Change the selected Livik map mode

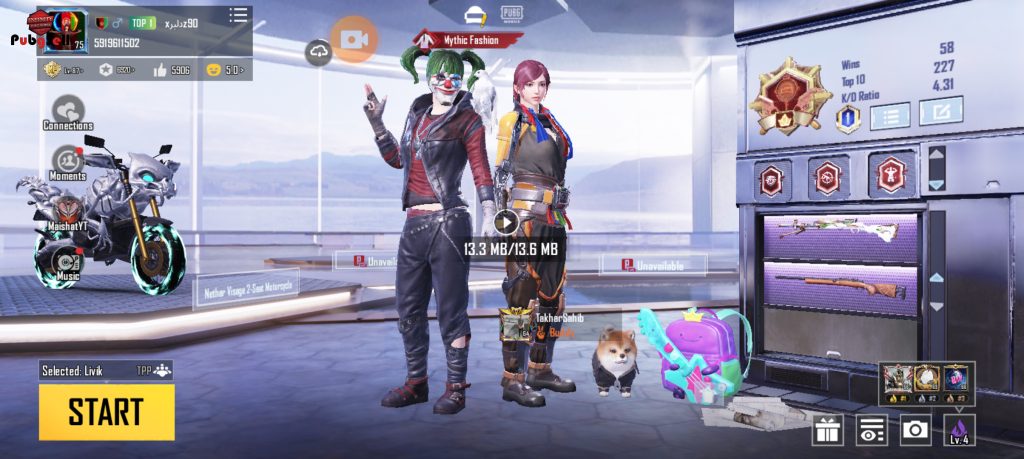106,370
